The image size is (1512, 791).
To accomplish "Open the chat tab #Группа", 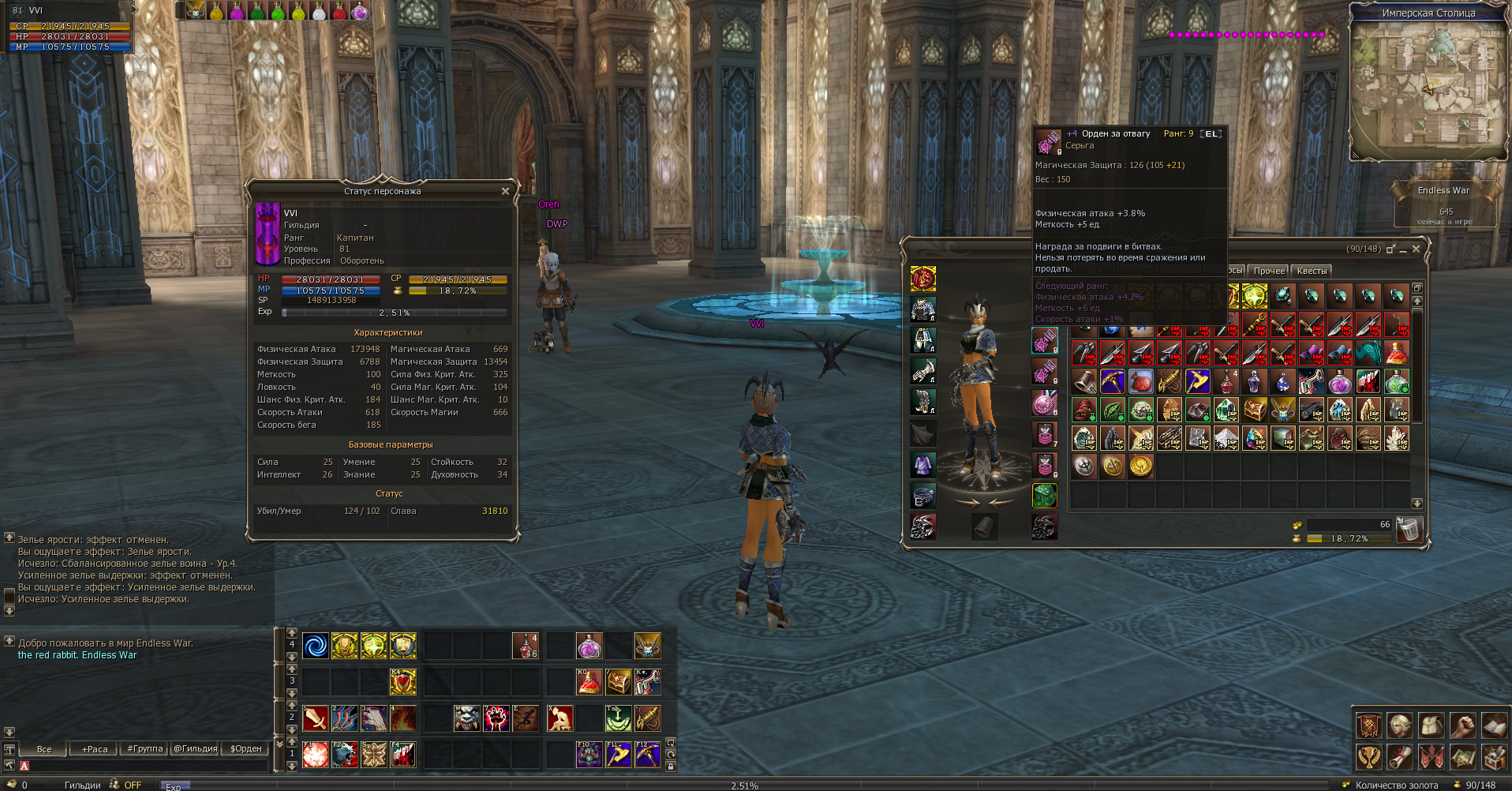I will [144, 748].
